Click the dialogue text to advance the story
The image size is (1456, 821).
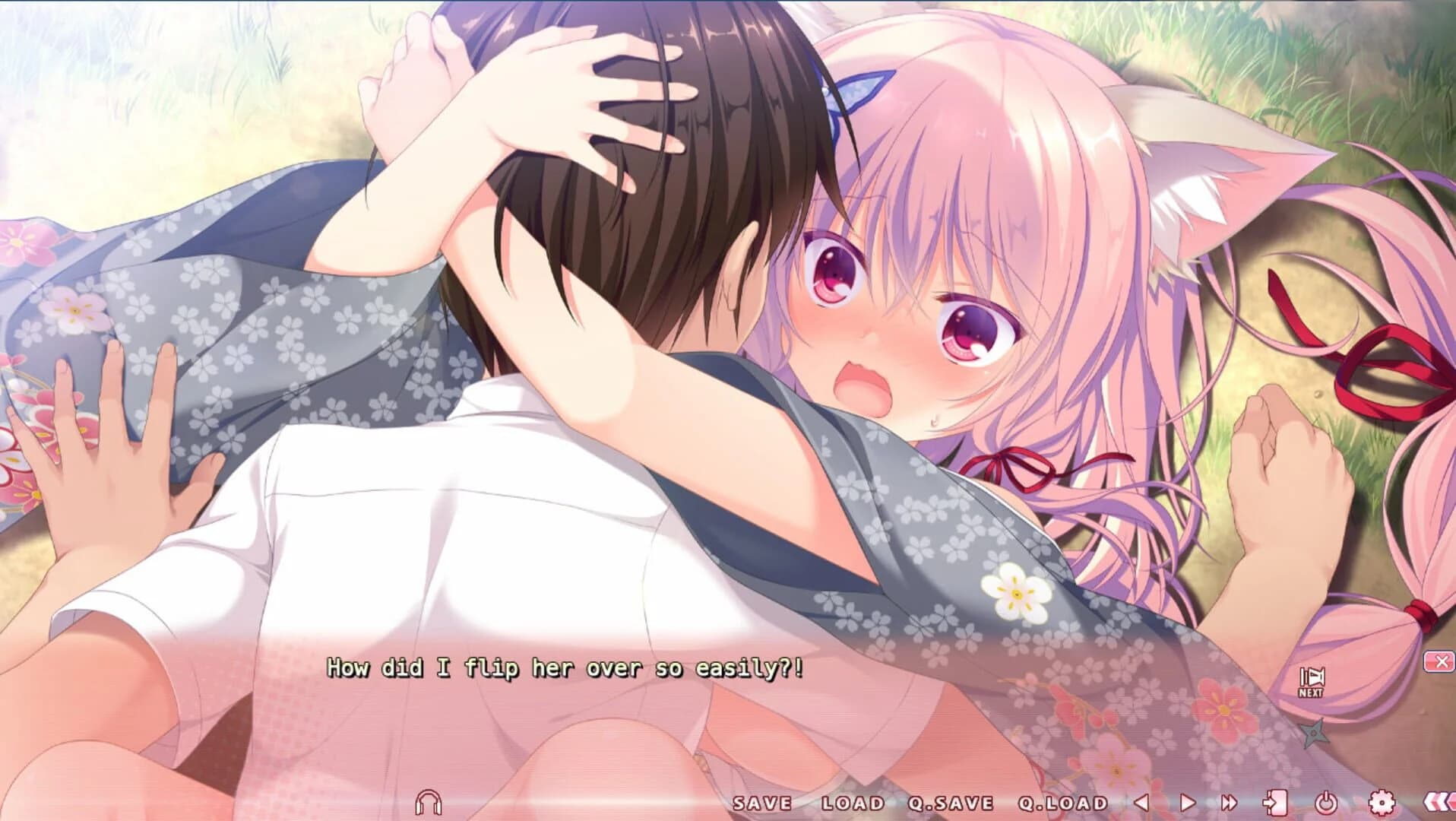coord(566,670)
